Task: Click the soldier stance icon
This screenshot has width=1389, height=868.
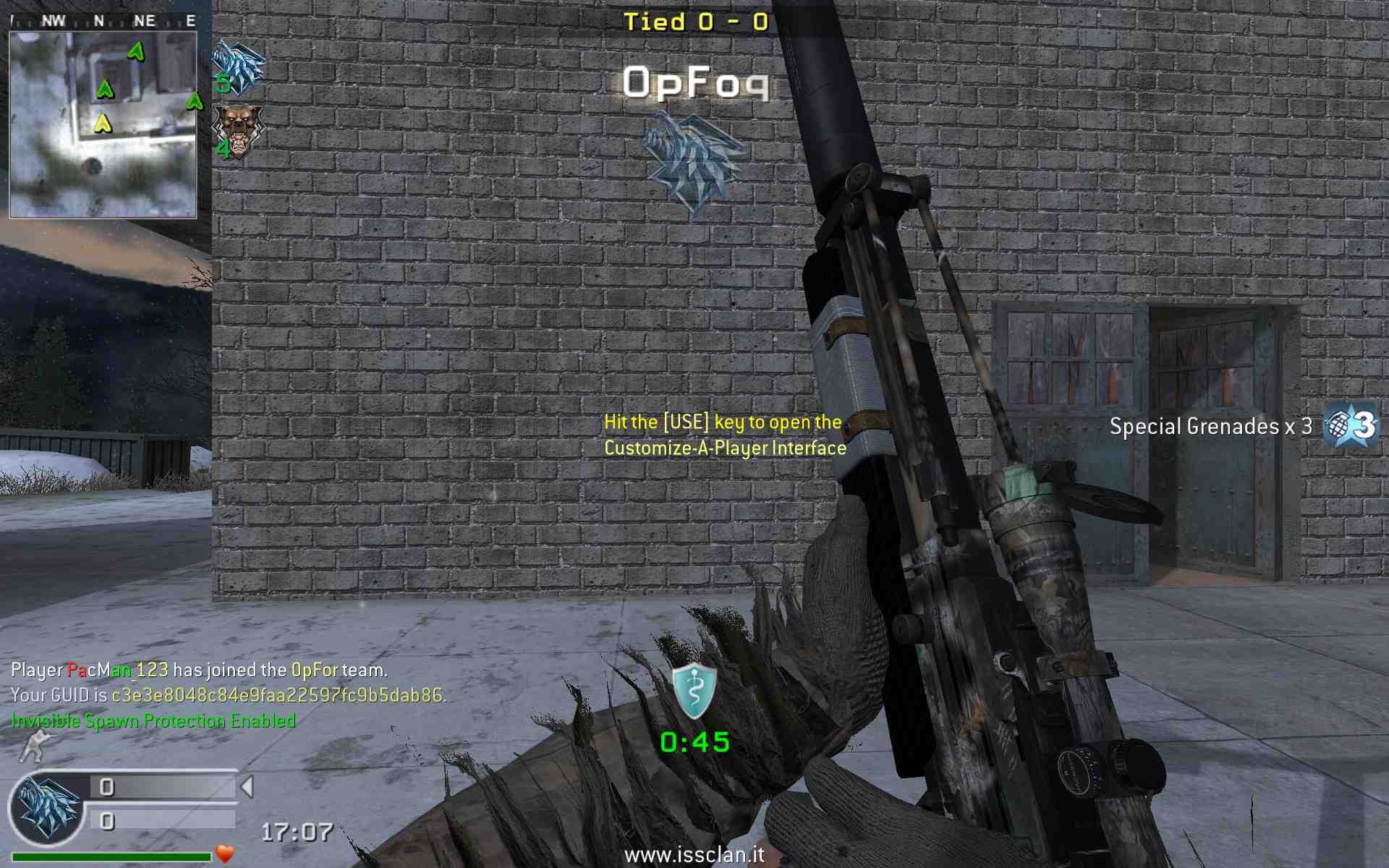Action: point(36,746)
